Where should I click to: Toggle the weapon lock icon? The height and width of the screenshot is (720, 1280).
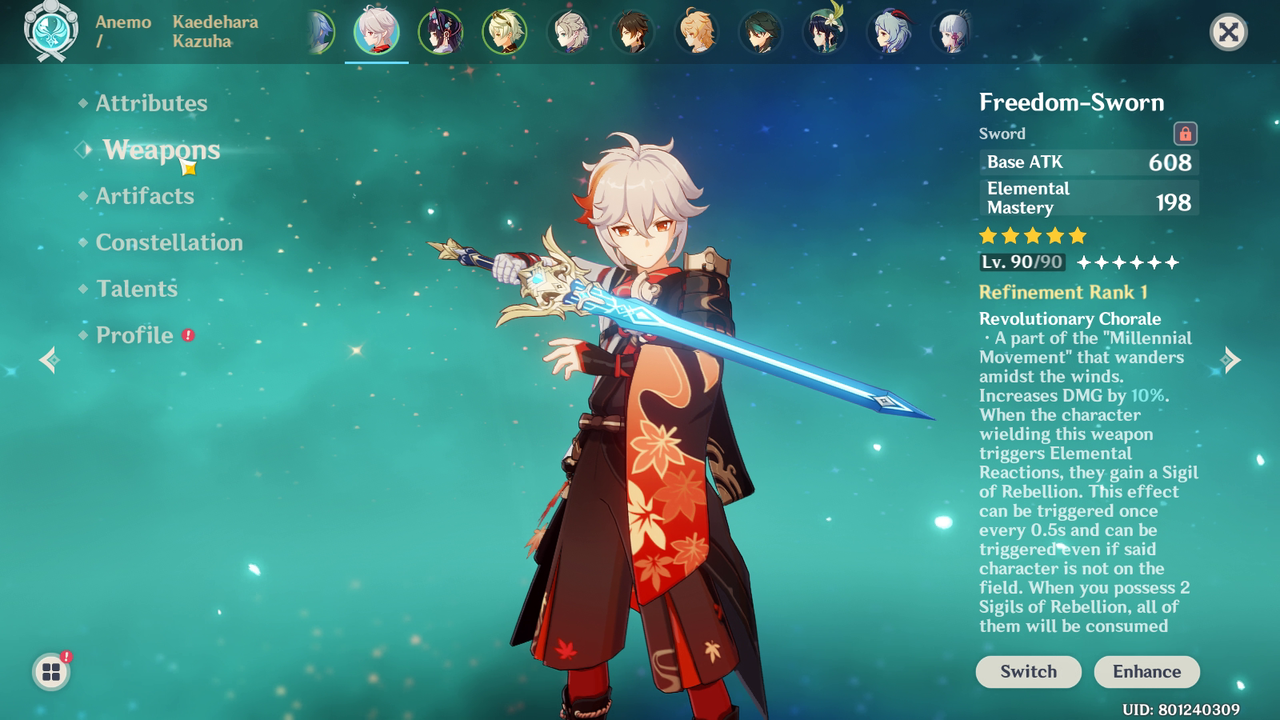tap(1185, 134)
